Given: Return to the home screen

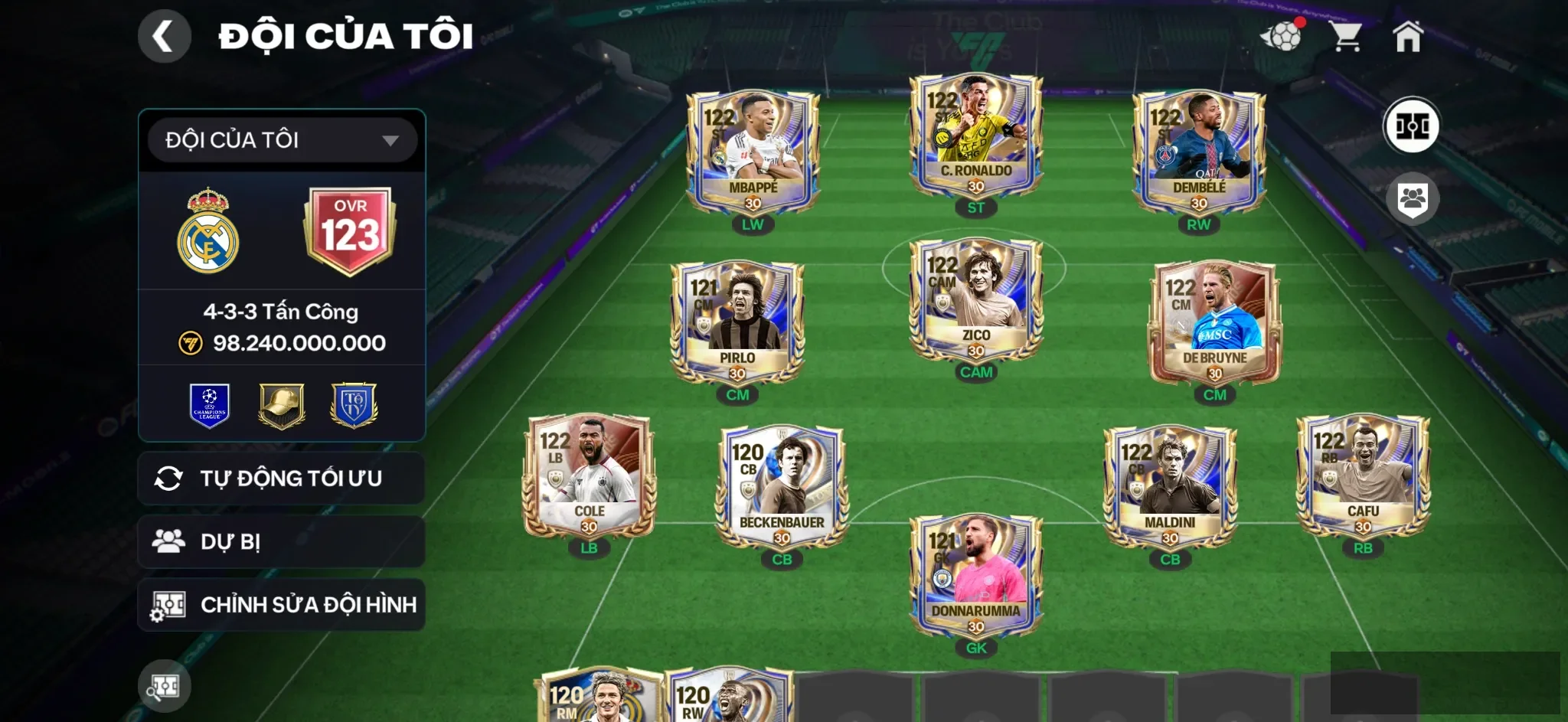Looking at the screenshot, I should [1407, 36].
